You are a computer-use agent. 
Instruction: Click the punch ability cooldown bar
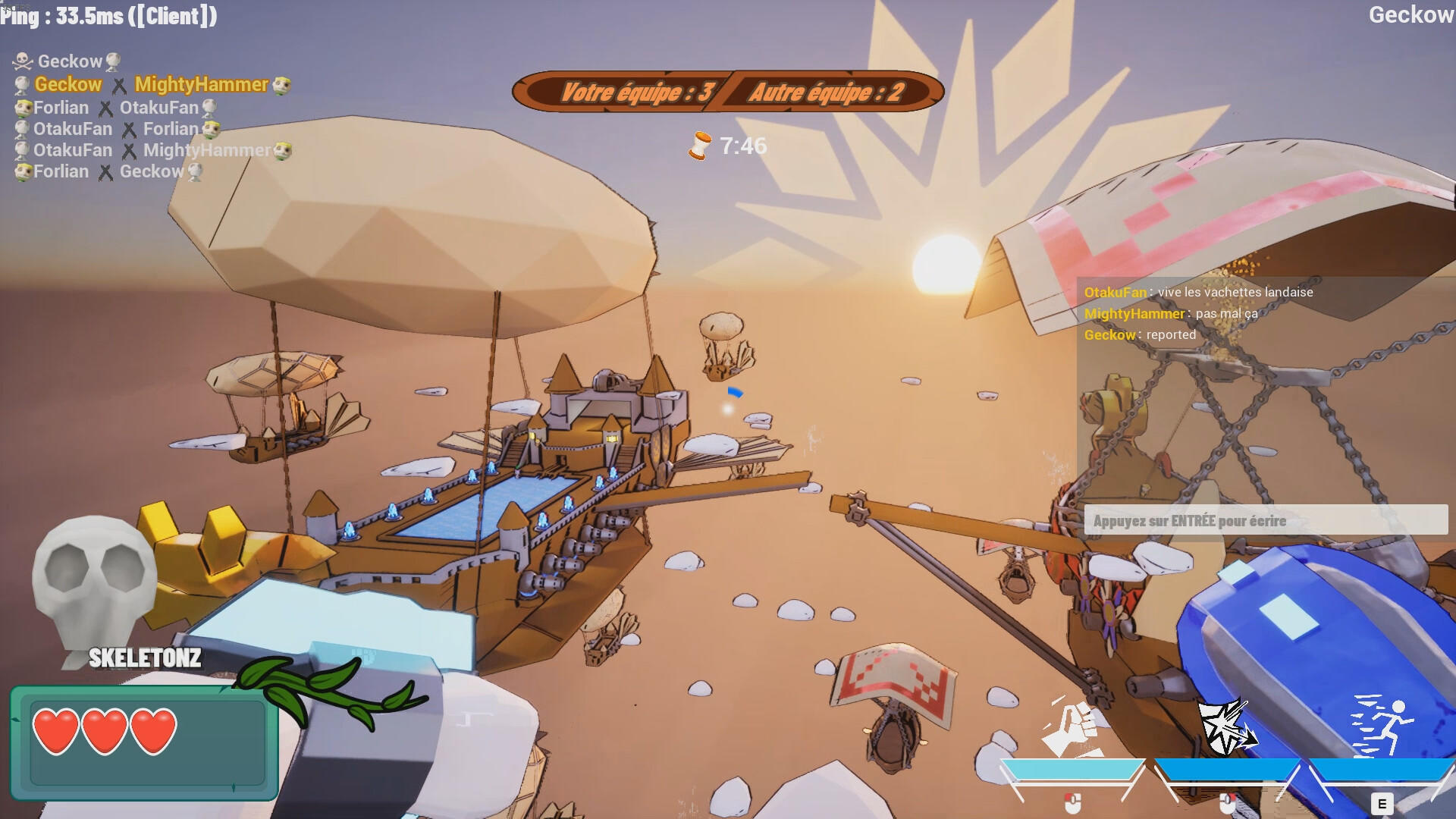1075,767
